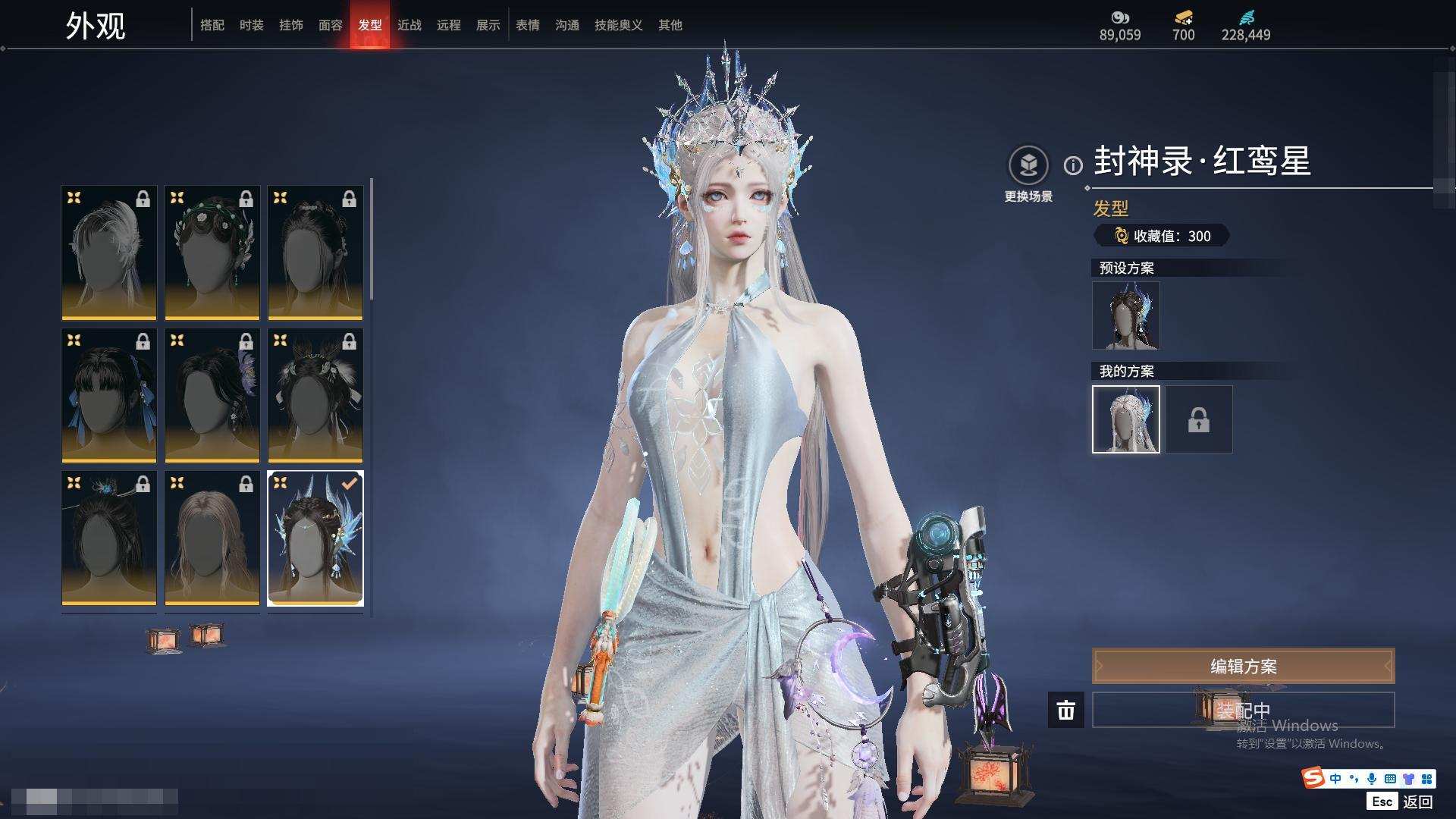1456x819 pixels.
Task: Open the 近战 category tab
Action: coord(409,25)
